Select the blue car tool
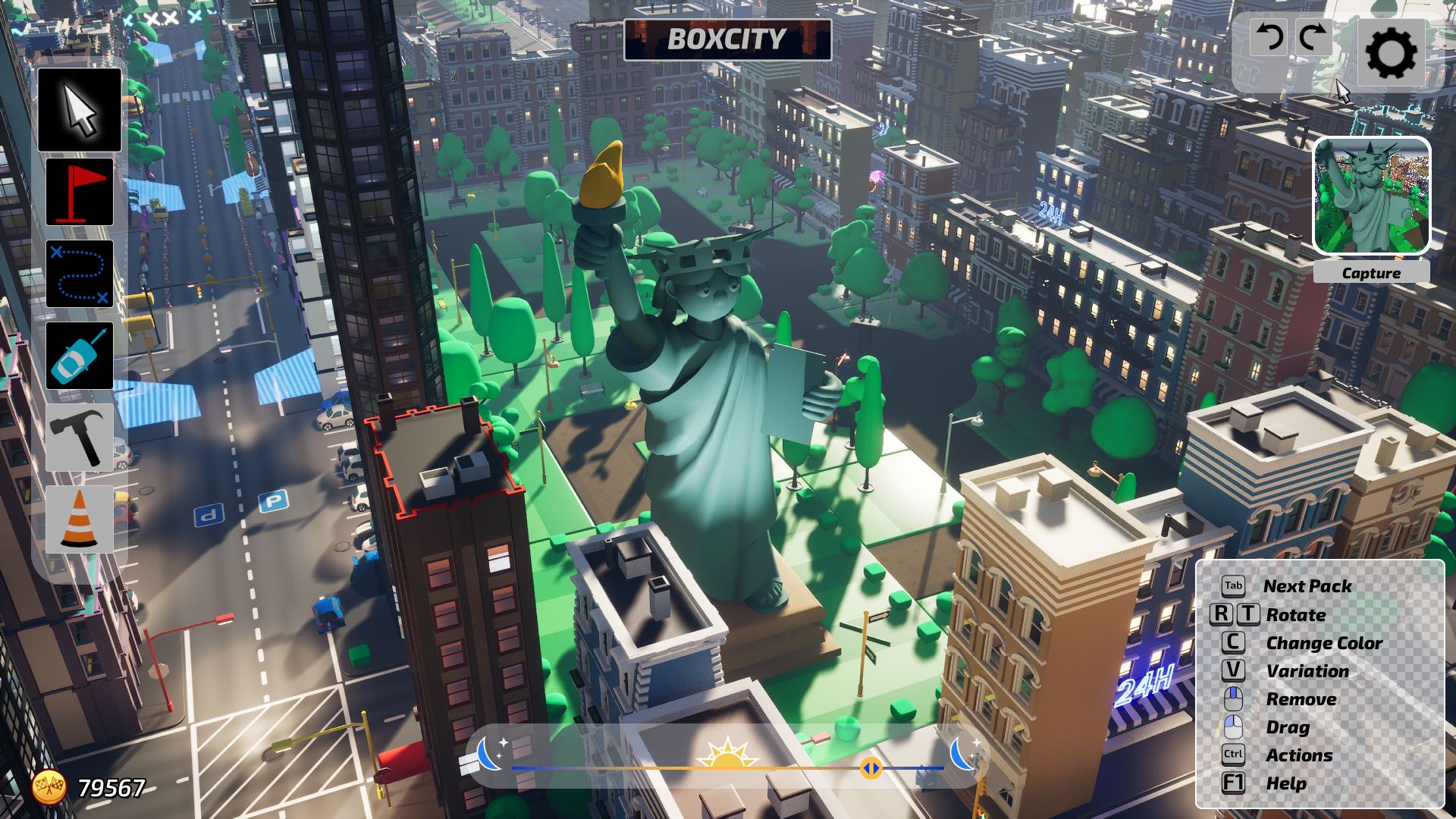 tap(80, 356)
